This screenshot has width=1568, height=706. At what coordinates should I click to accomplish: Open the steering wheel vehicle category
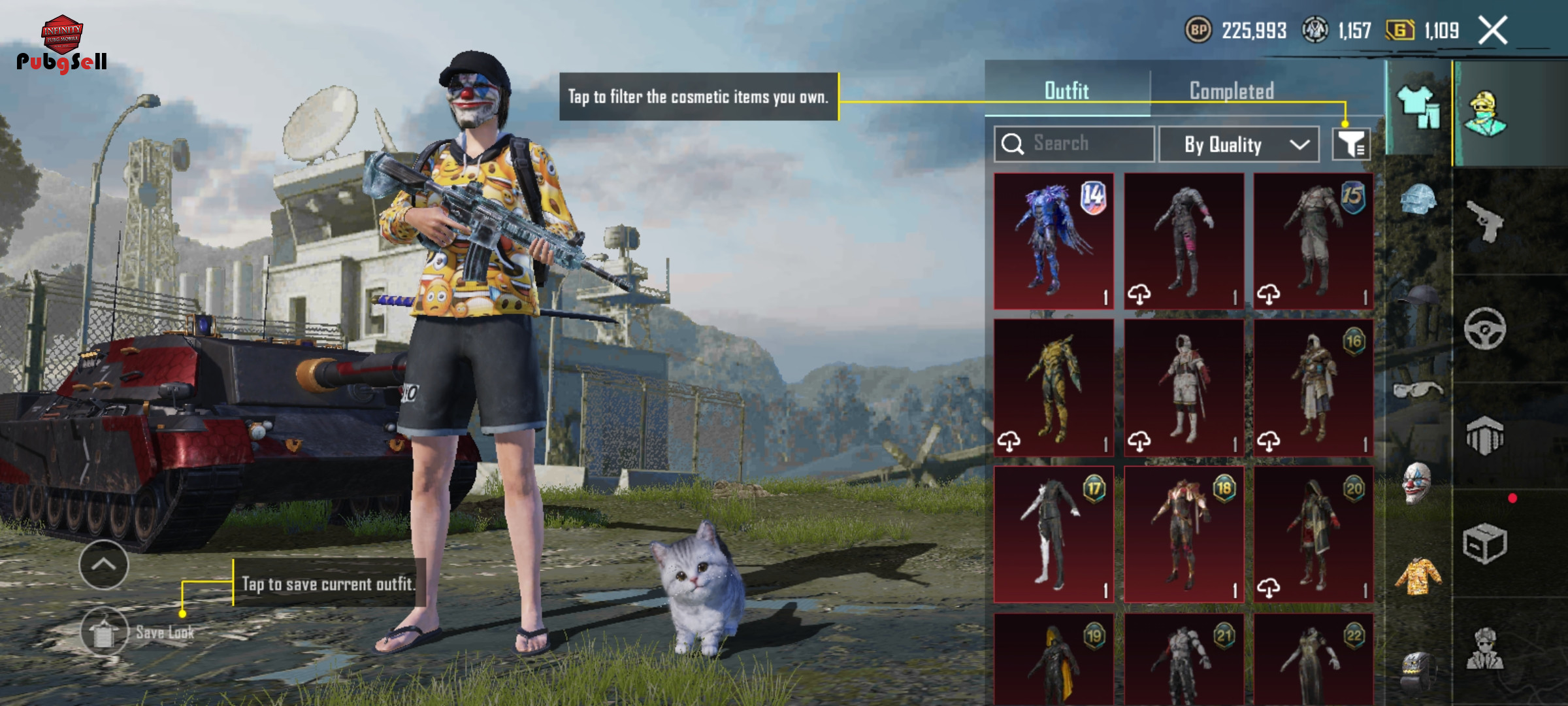(1484, 328)
